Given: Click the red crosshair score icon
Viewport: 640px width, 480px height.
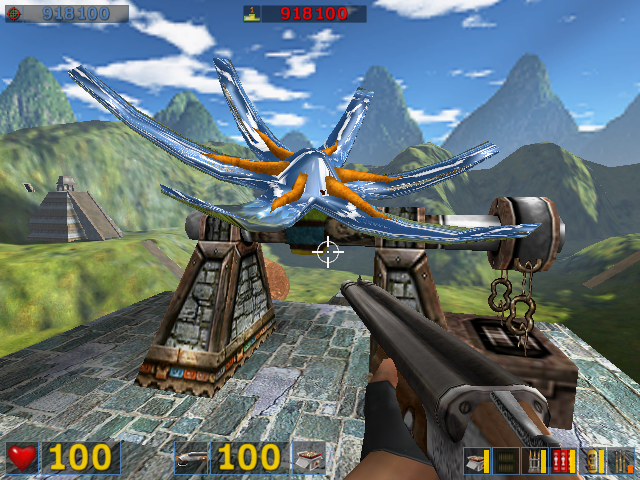Looking at the screenshot, I should coord(13,14).
